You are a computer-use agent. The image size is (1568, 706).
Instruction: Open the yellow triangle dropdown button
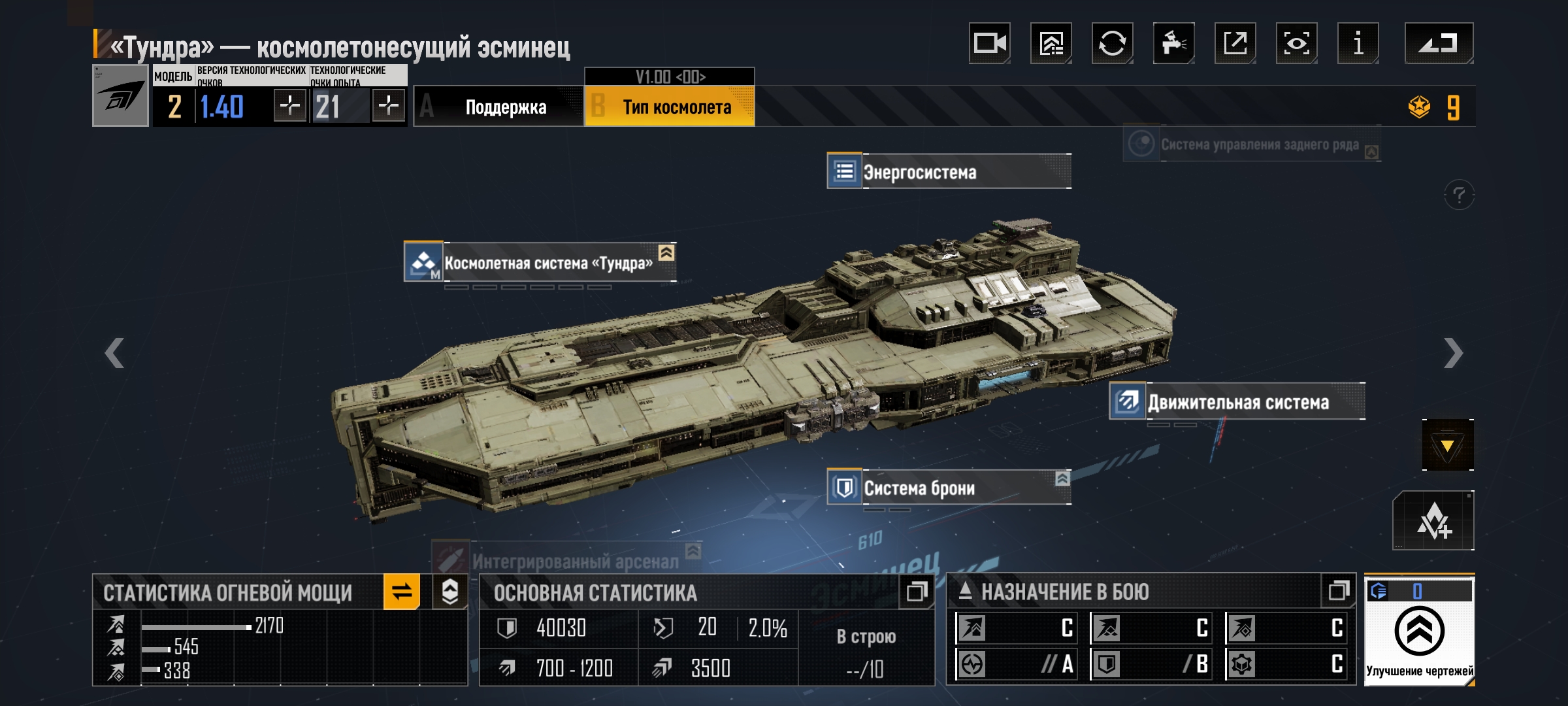click(1447, 446)
